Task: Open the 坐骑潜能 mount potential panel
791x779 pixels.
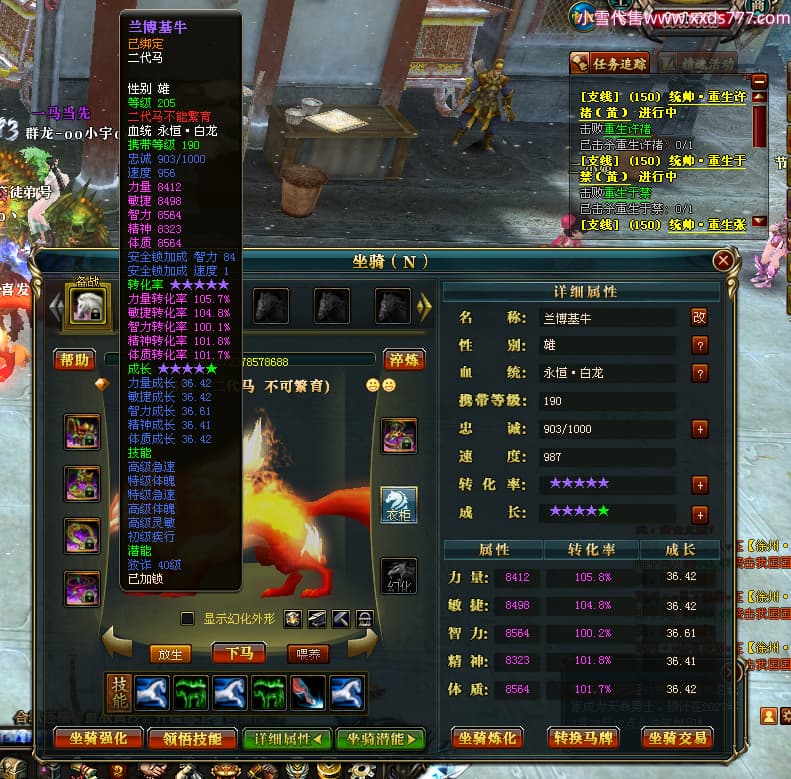Action: (381, 739)
